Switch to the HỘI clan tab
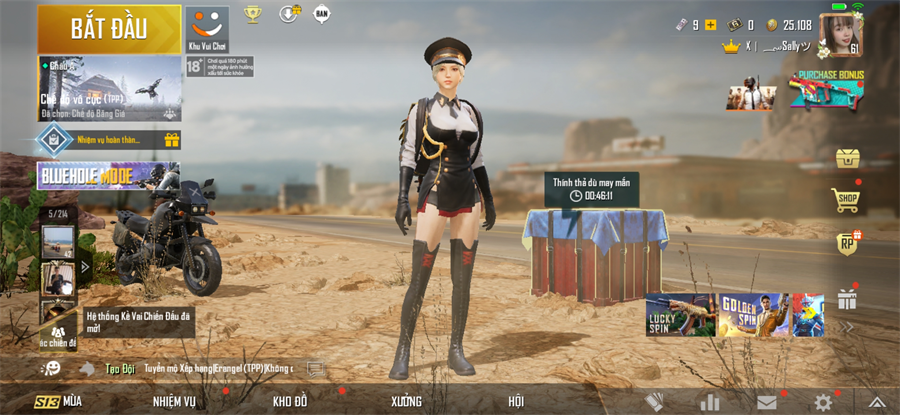Screen dimensions: 900x415 coord(516,402)
